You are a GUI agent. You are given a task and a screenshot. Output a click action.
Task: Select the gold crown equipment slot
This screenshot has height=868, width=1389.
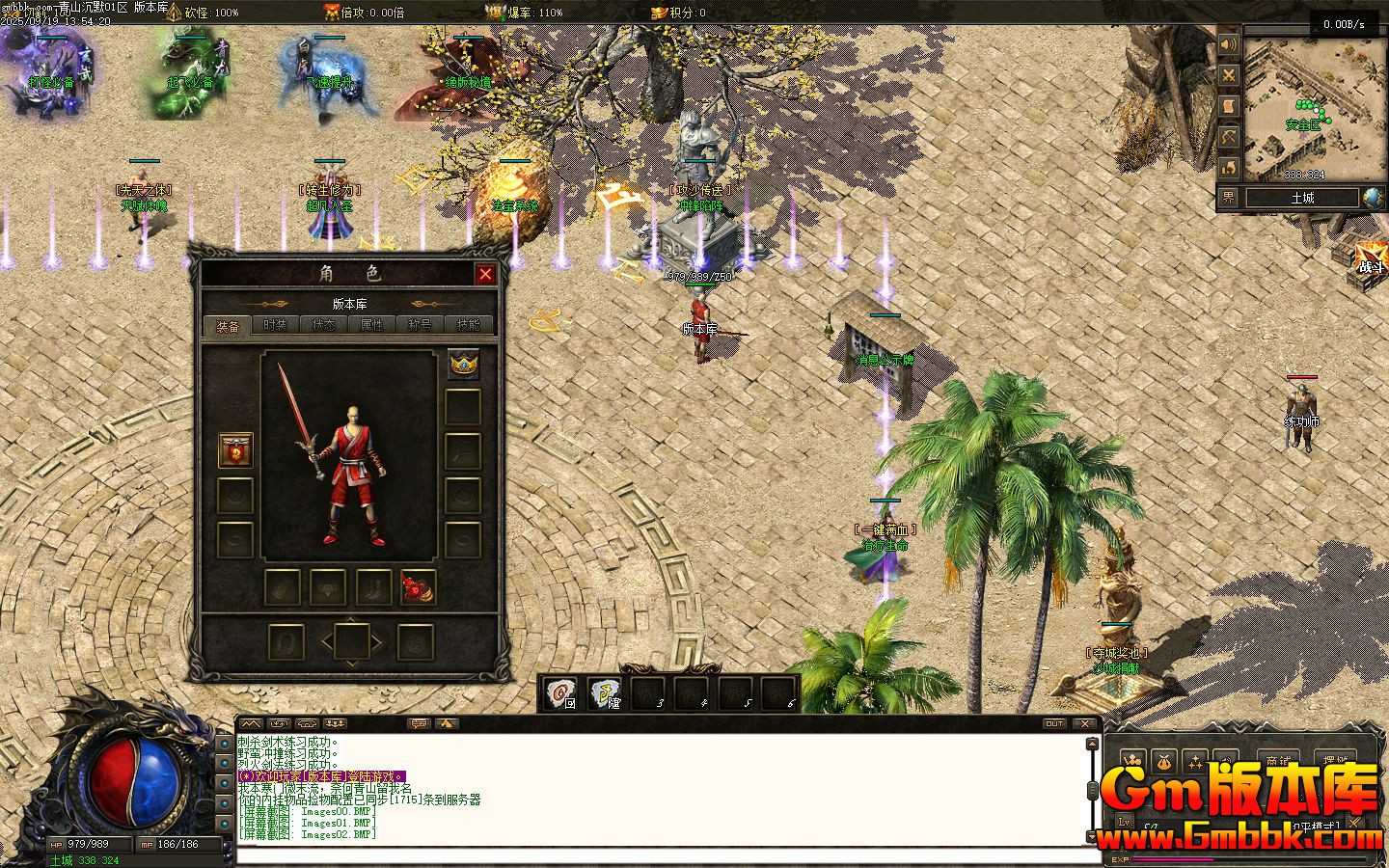[463, 364]
